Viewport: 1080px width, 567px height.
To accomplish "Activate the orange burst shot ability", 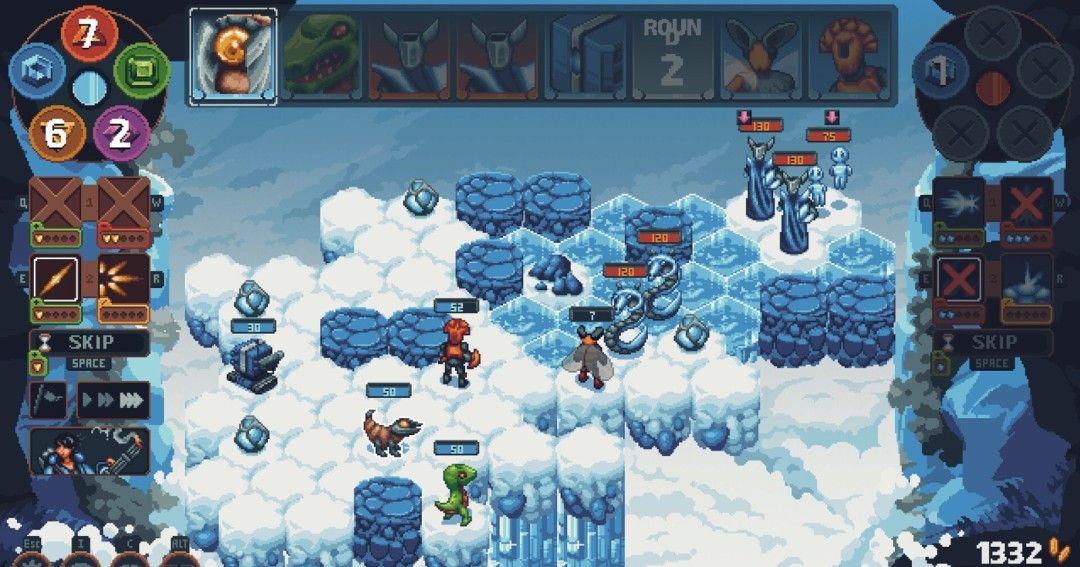I will point(124,275).
